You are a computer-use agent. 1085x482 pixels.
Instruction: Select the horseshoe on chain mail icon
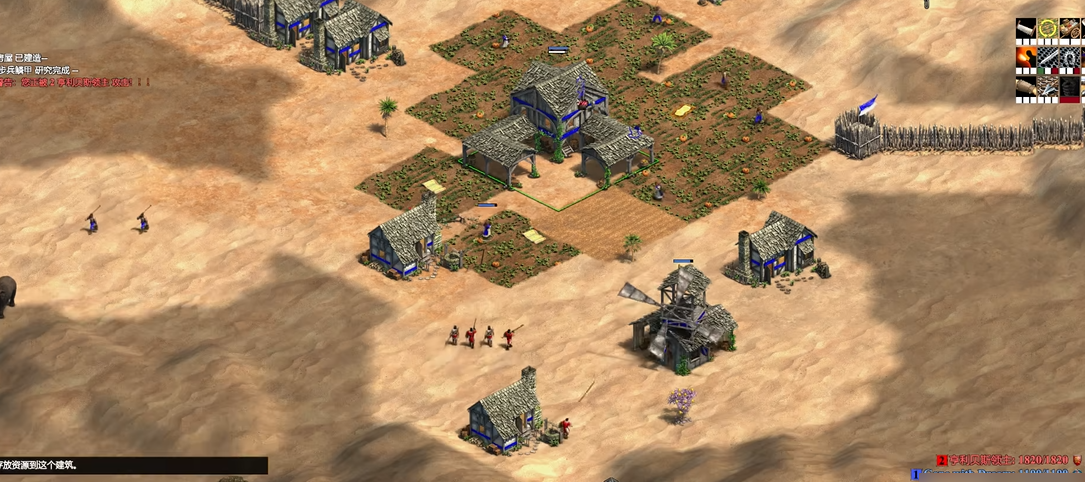1070,57
